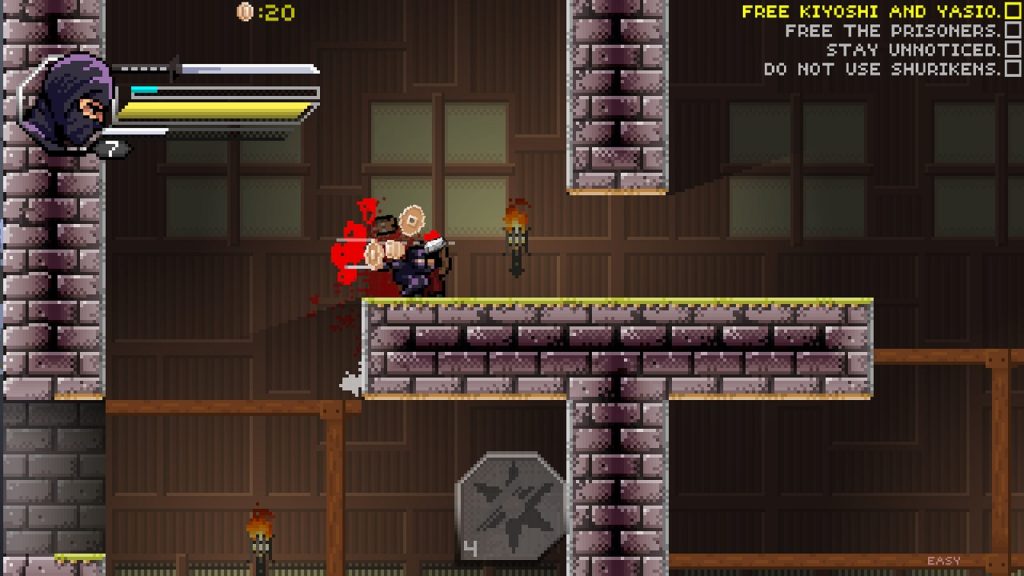Click the Do Not Use Shurikens objective
The width and height of the screenshot is (1024, 576).
[882, 69]
